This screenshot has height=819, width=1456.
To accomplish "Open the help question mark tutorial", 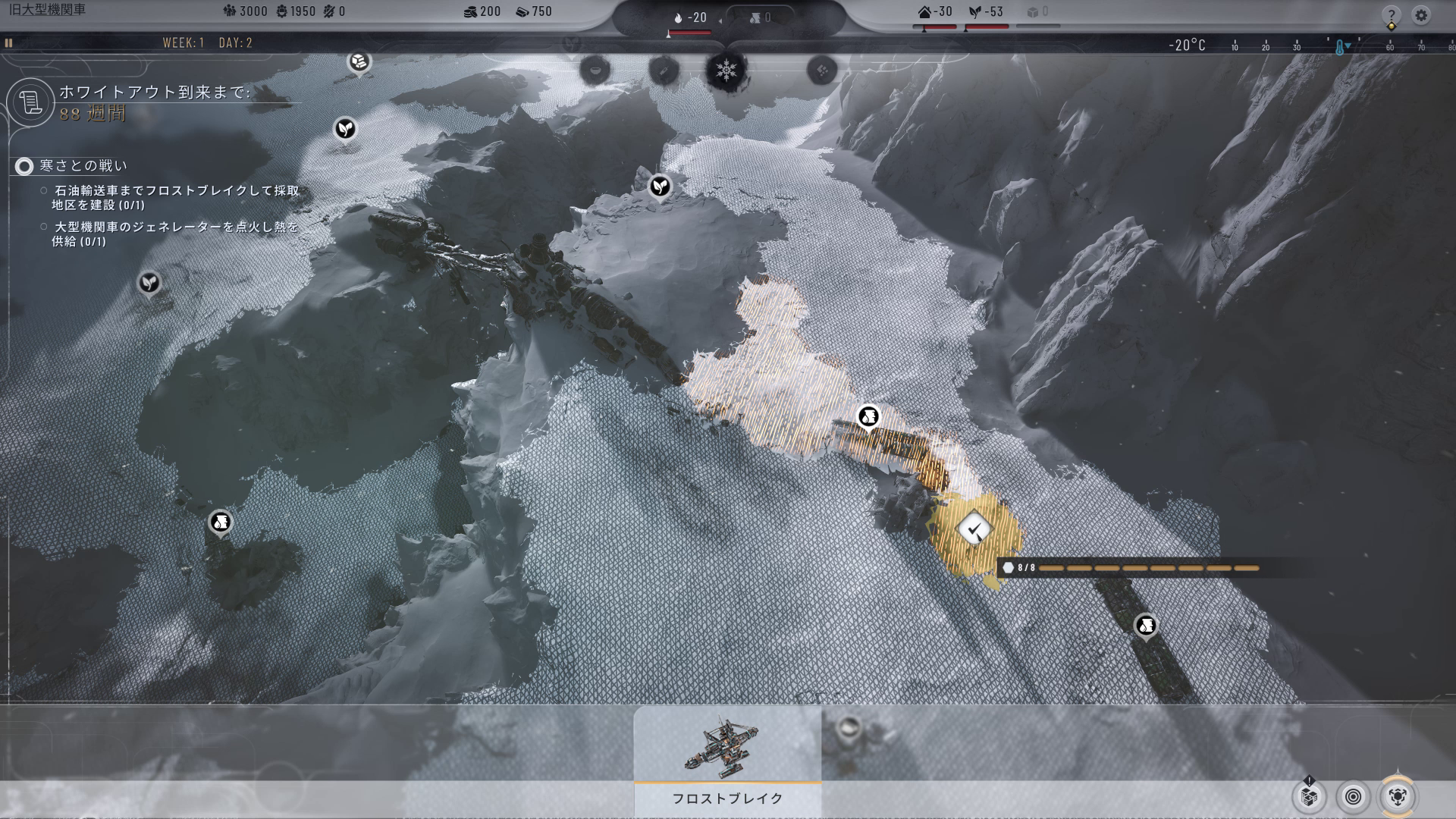I will coord(1391,15).
